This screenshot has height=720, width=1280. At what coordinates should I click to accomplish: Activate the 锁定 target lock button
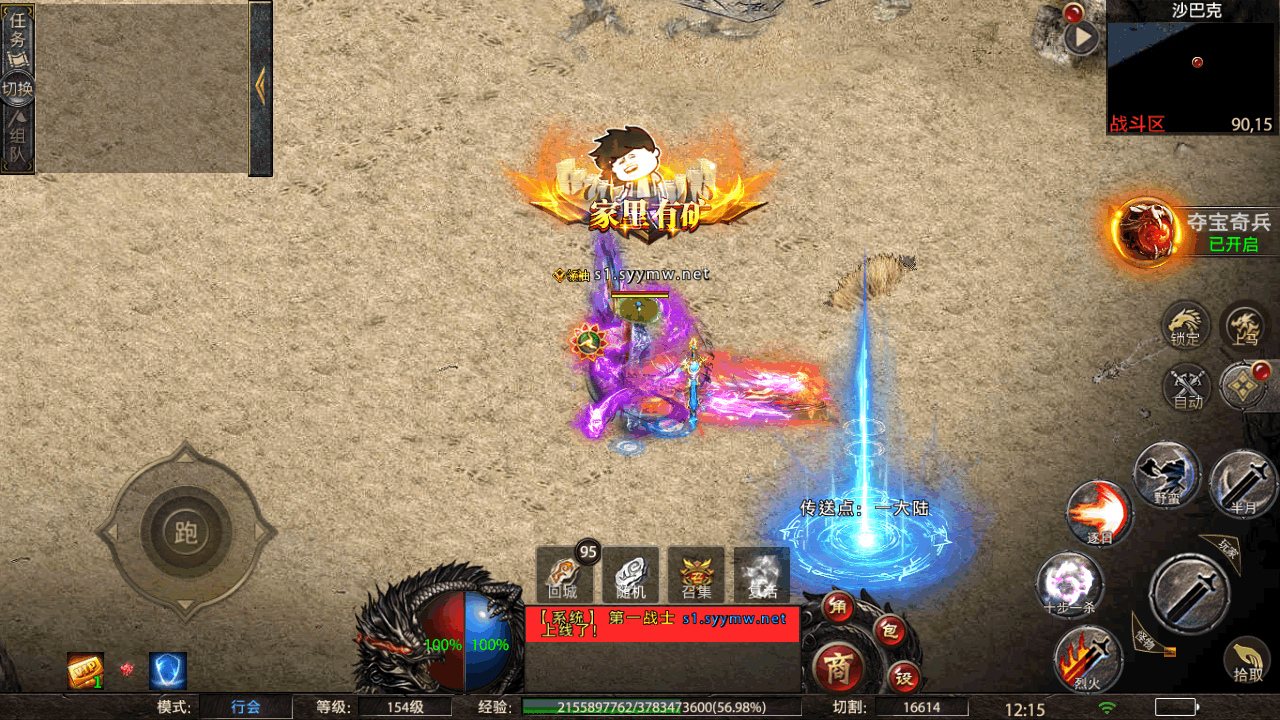tap(1186, 325)
